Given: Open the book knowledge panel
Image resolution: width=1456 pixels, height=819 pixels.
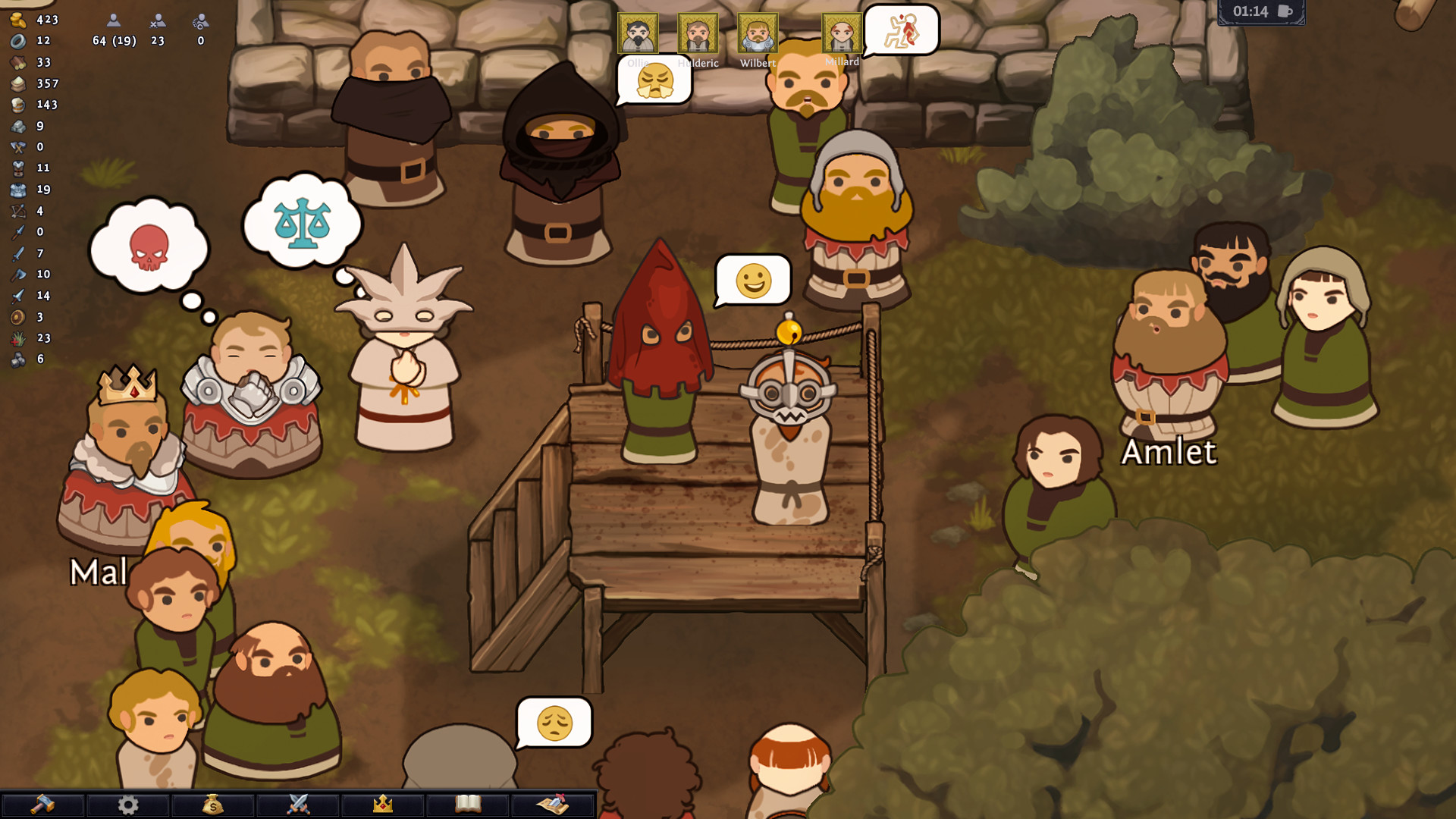Looking at the screenshot, I should [468, 806].
